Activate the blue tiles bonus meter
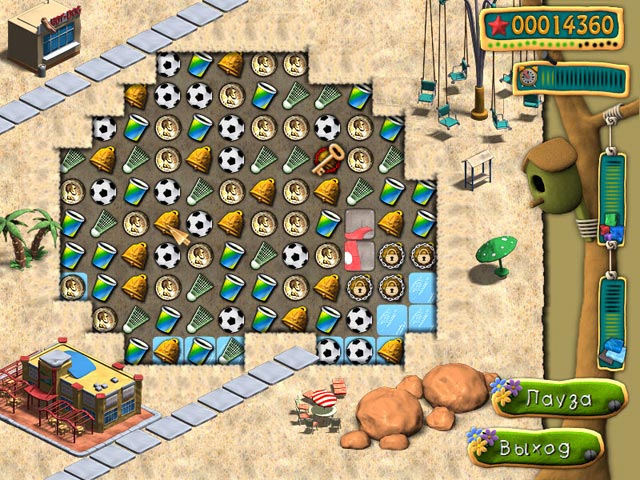 [611, 322]
